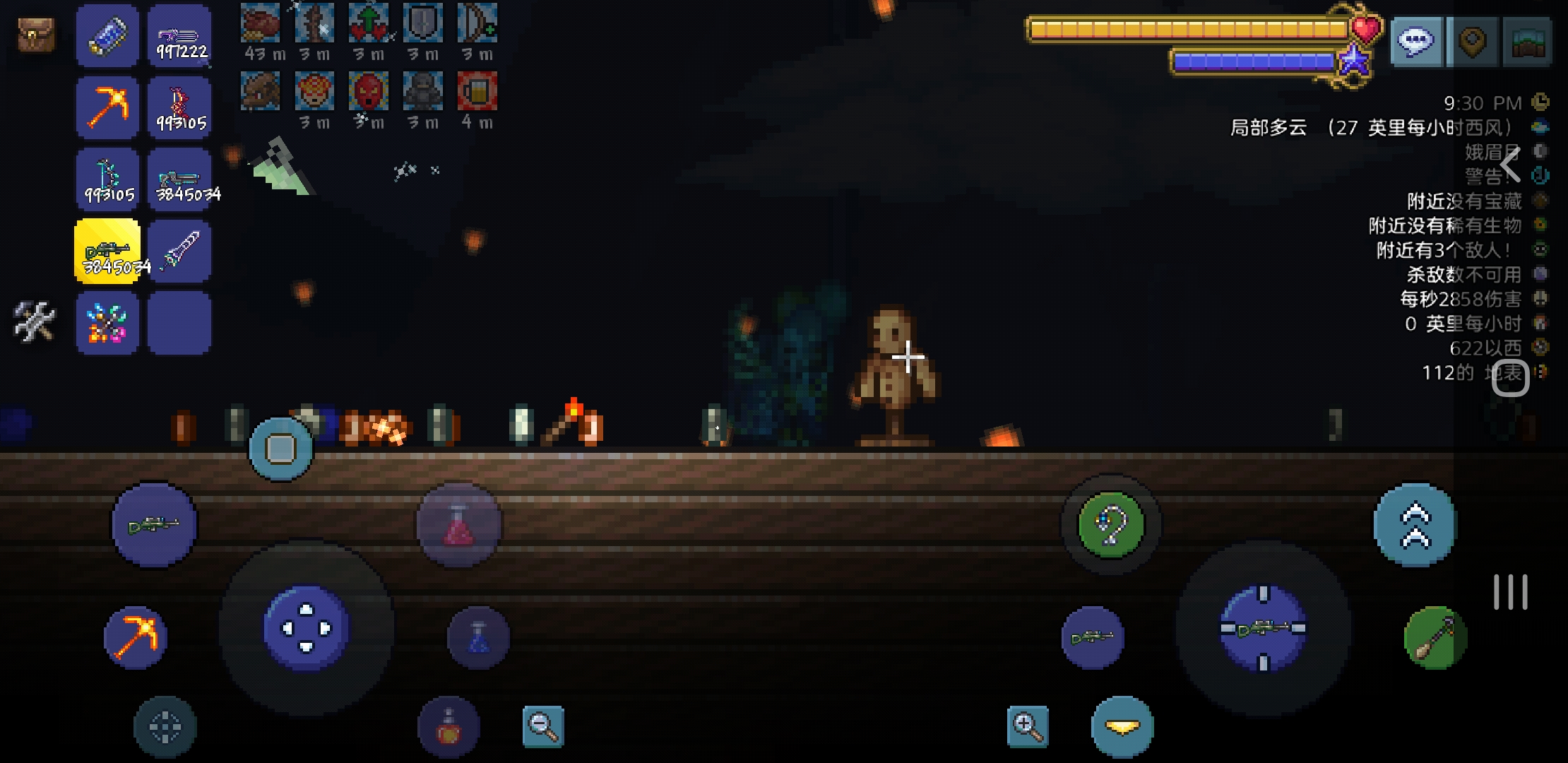Use the red healing potion shortcut

tap(458, 526)
